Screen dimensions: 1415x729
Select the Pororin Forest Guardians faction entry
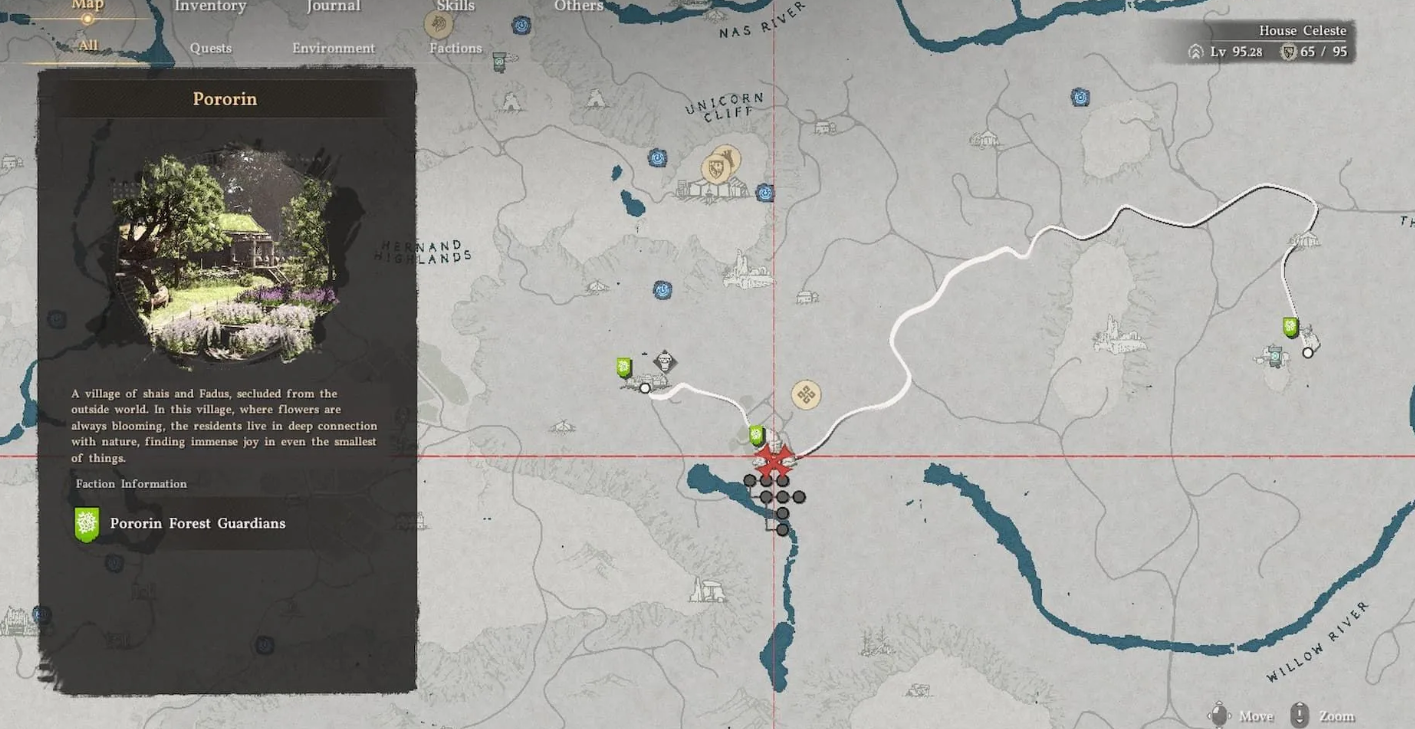click(196, 523)
